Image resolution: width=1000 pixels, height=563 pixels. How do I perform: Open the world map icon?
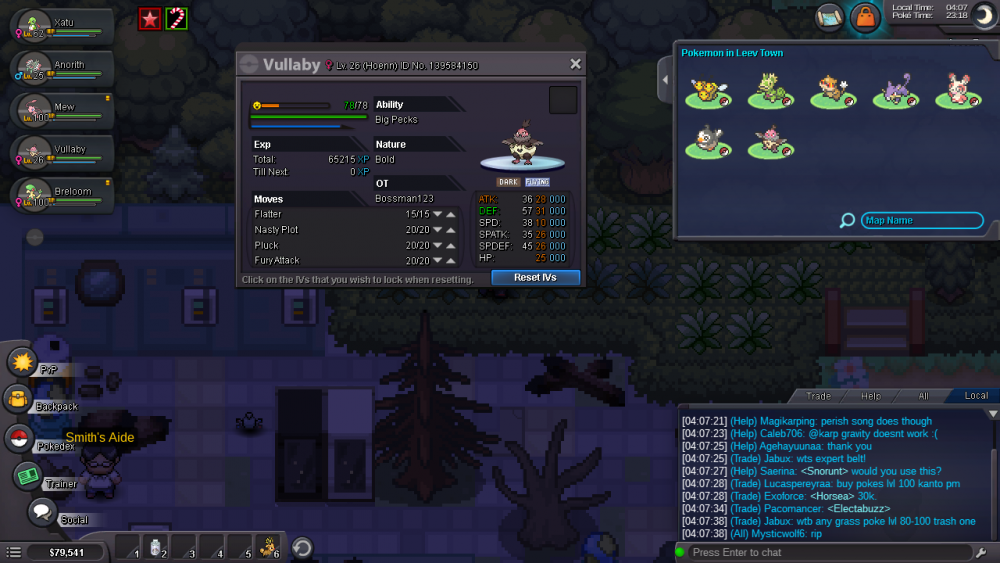[830, 17]
